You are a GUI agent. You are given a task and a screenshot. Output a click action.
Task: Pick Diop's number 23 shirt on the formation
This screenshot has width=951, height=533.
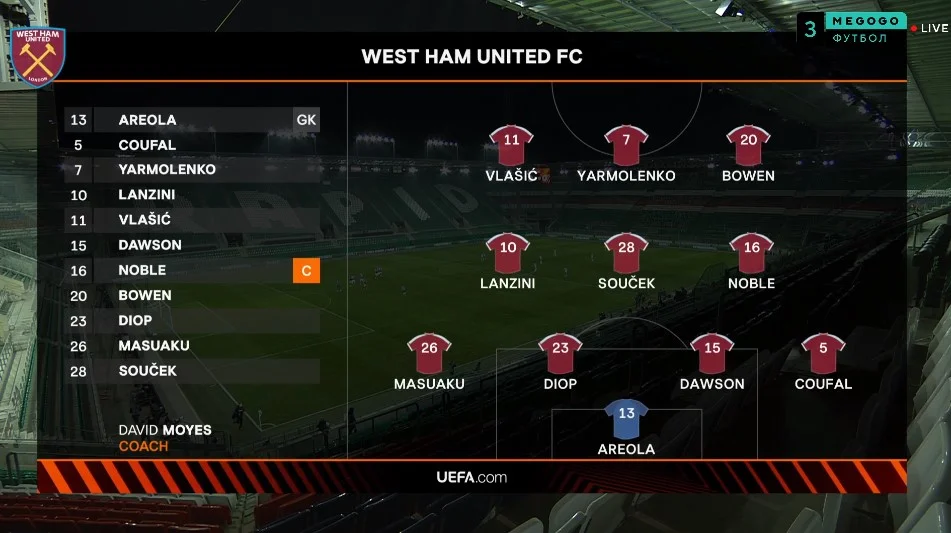[x=560, y=353]
